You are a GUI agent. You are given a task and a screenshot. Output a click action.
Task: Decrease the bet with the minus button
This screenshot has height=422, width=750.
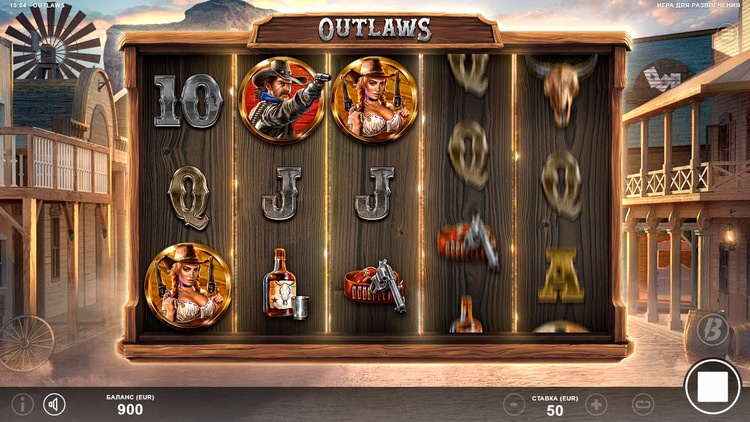pyautogui.click(x=513, y=404)
